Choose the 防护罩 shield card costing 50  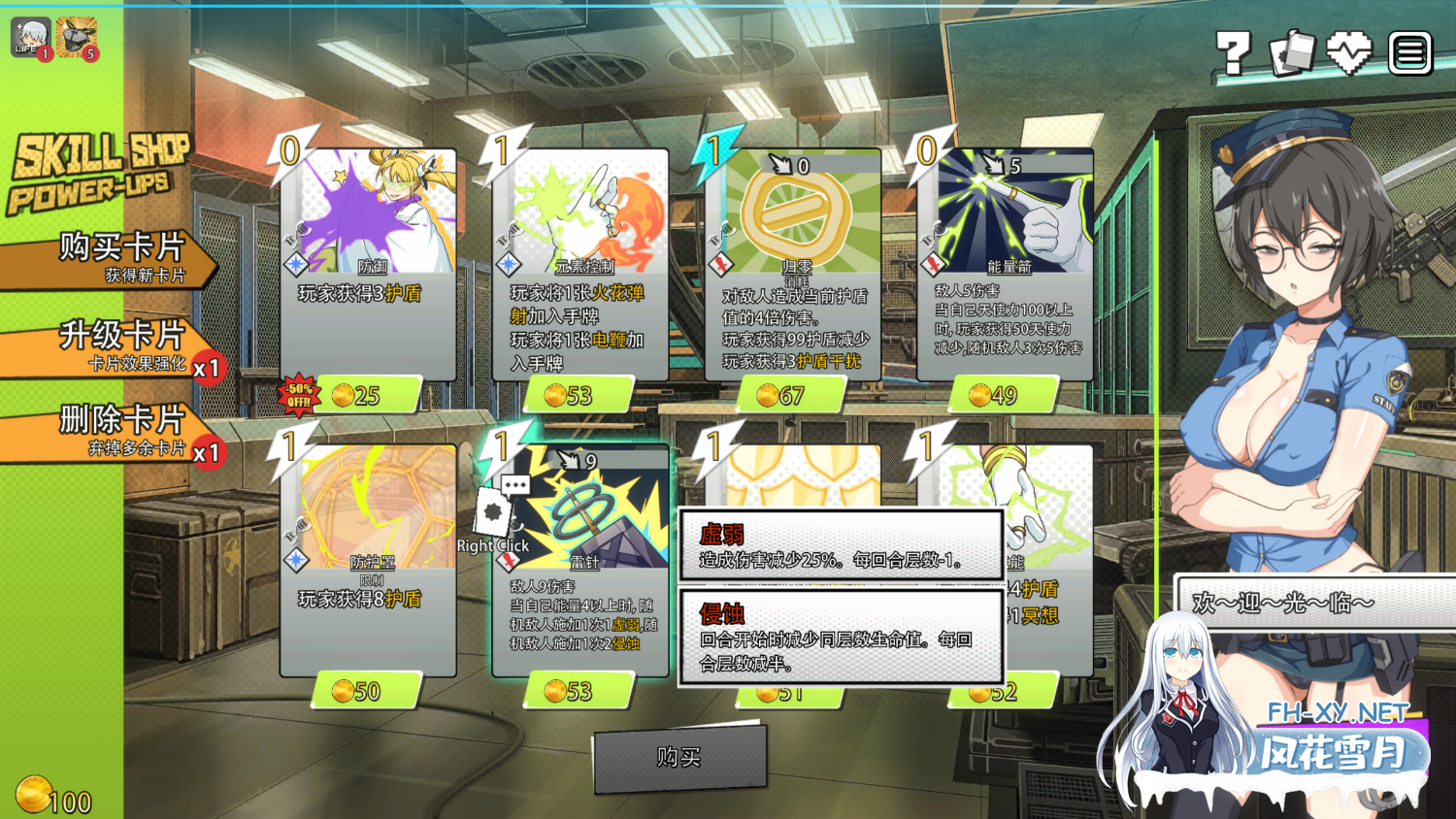click(x=368, y=560)
